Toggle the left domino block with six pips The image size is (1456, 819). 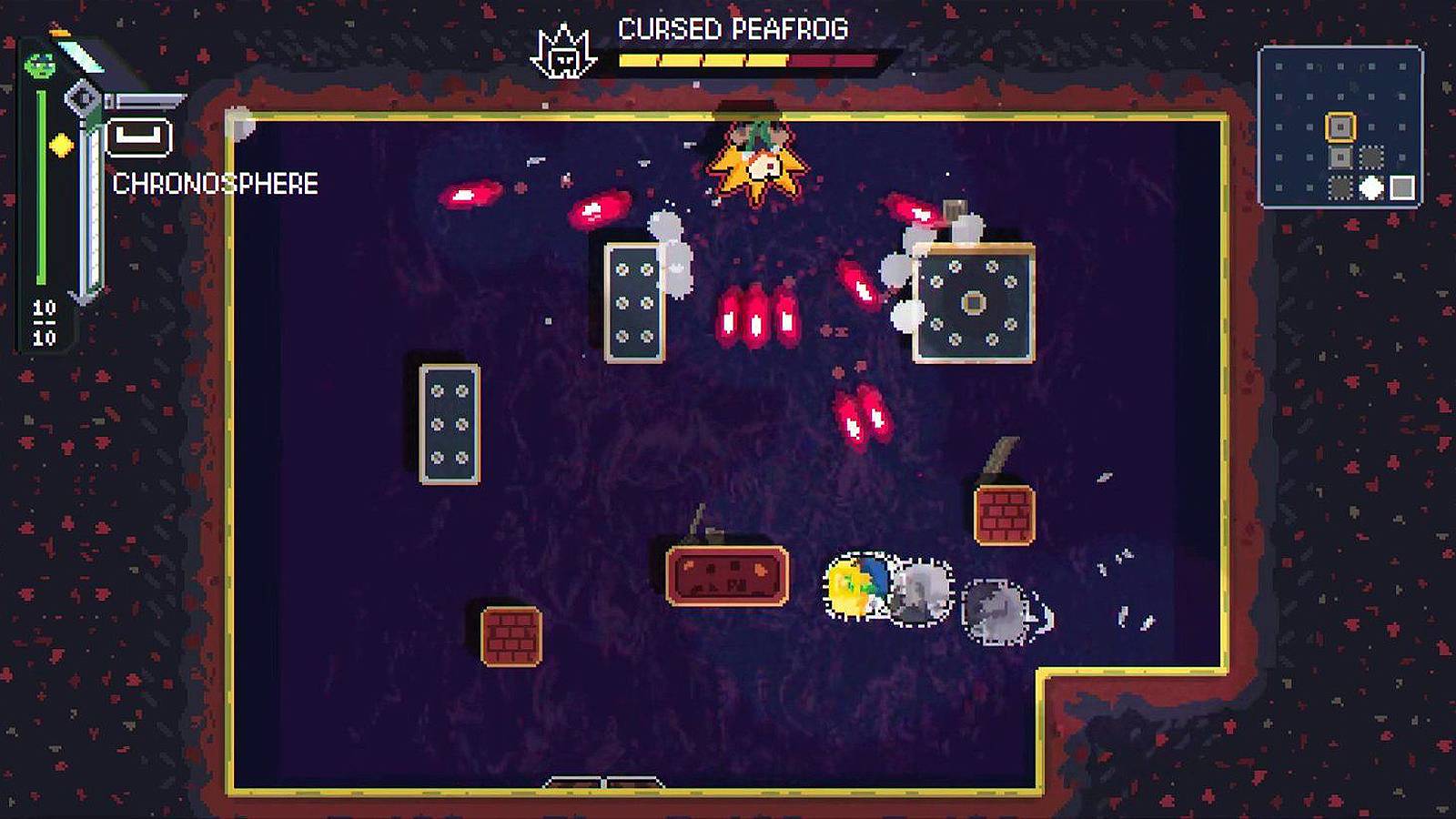click(x=450, y=421)
